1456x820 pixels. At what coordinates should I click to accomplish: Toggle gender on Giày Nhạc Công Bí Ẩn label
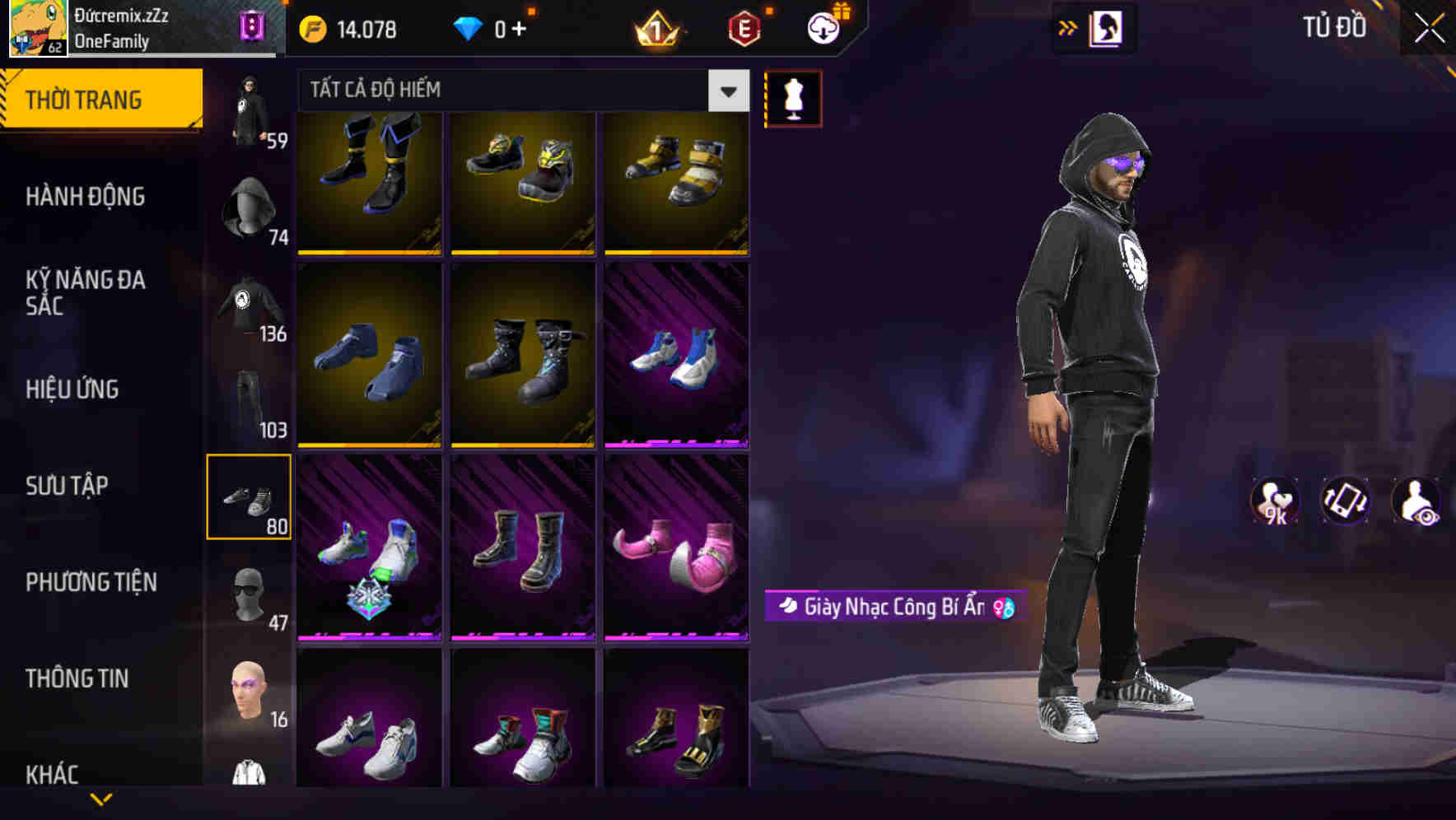(1005, 608)
